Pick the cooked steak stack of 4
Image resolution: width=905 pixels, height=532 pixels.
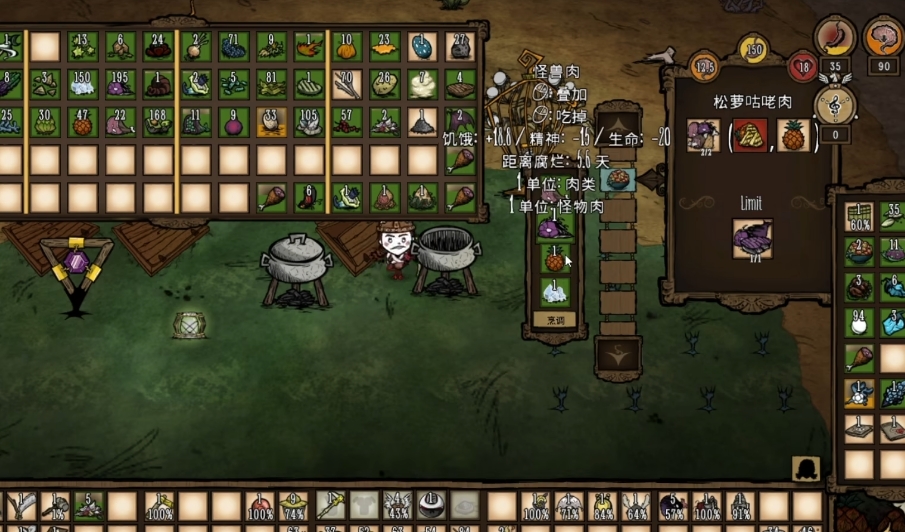[460, 85]
